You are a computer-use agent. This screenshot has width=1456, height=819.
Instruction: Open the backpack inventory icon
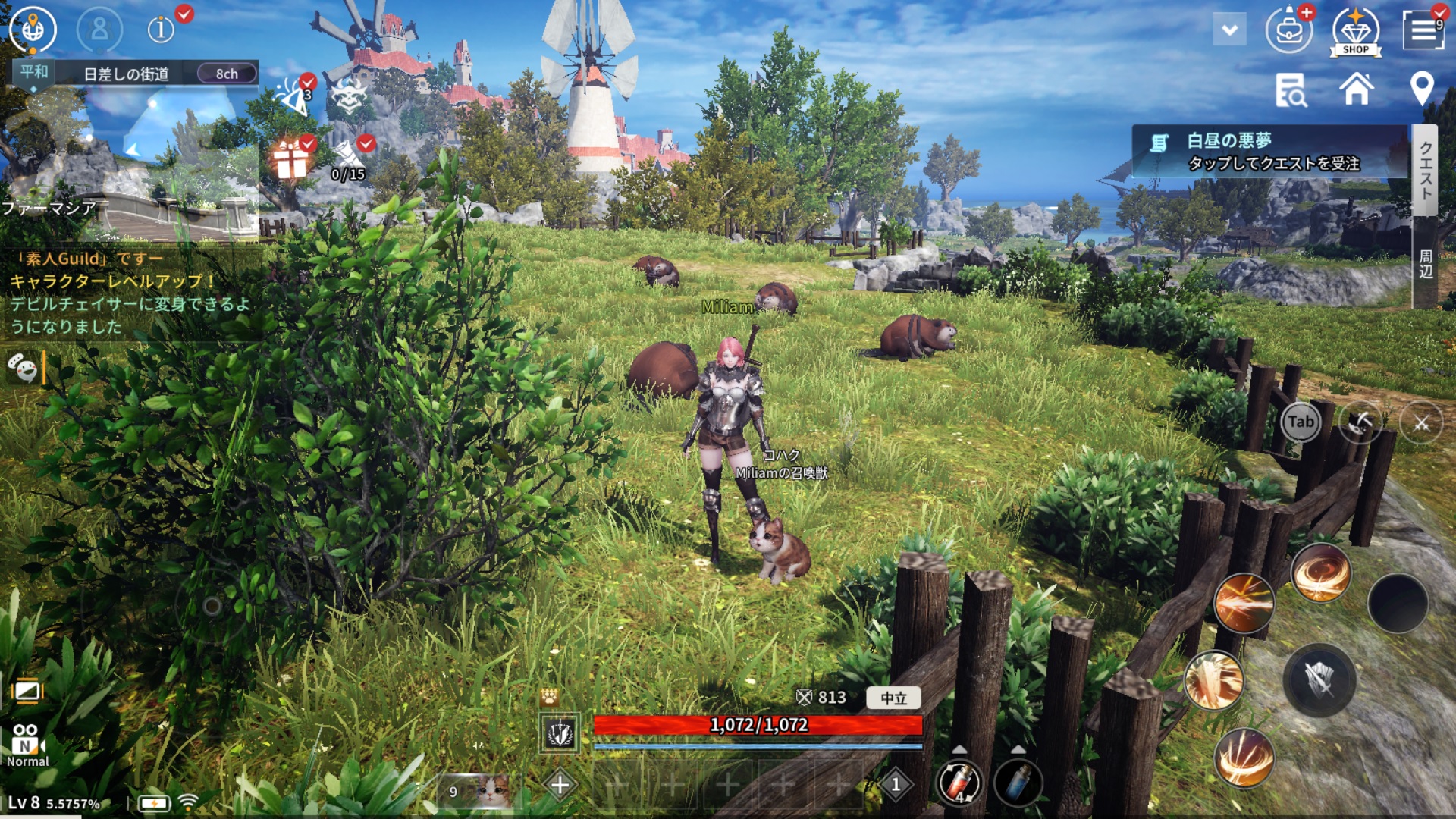coord(1288,31)
